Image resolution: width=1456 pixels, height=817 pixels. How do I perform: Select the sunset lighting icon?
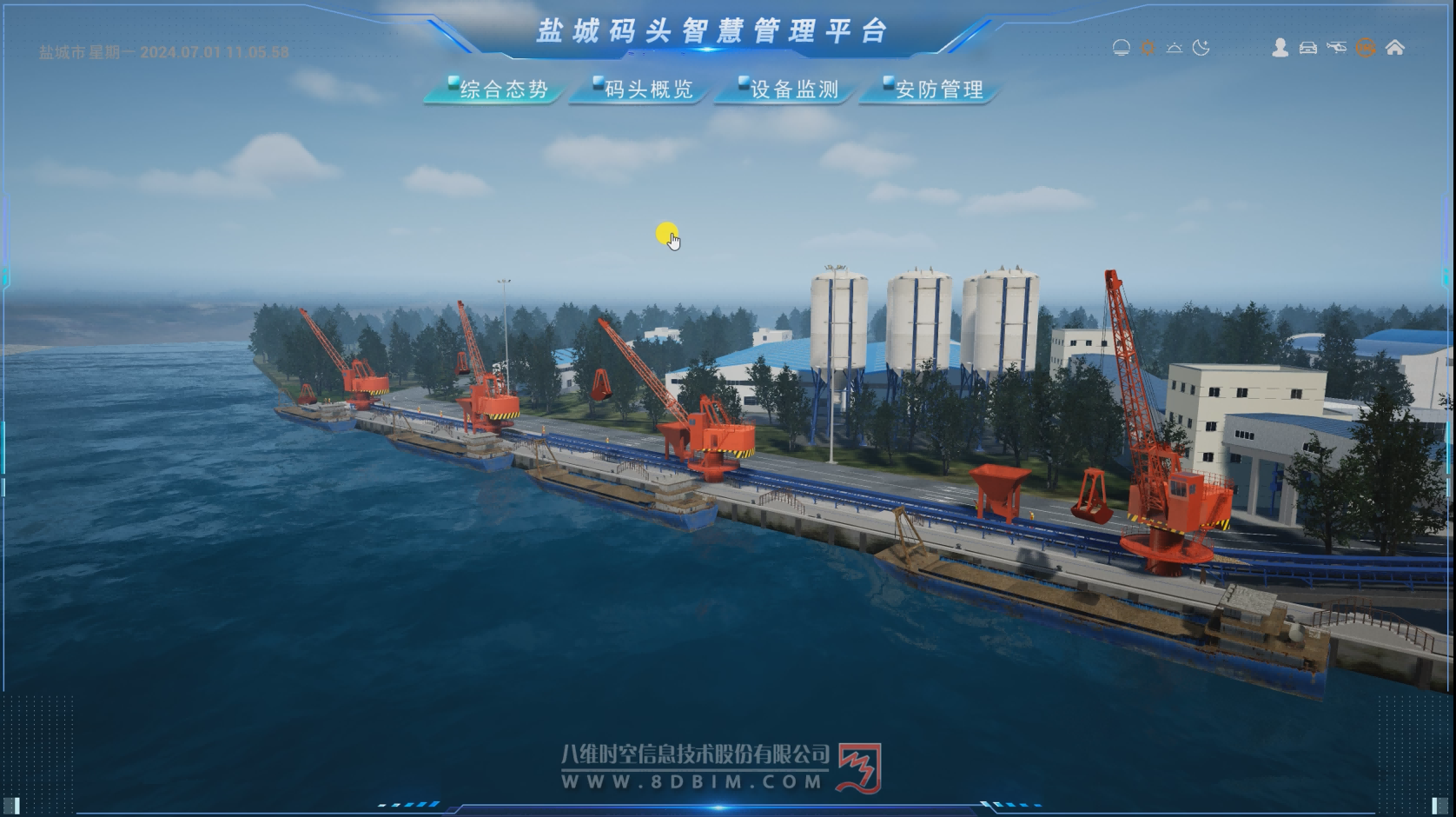[1175, 48]
